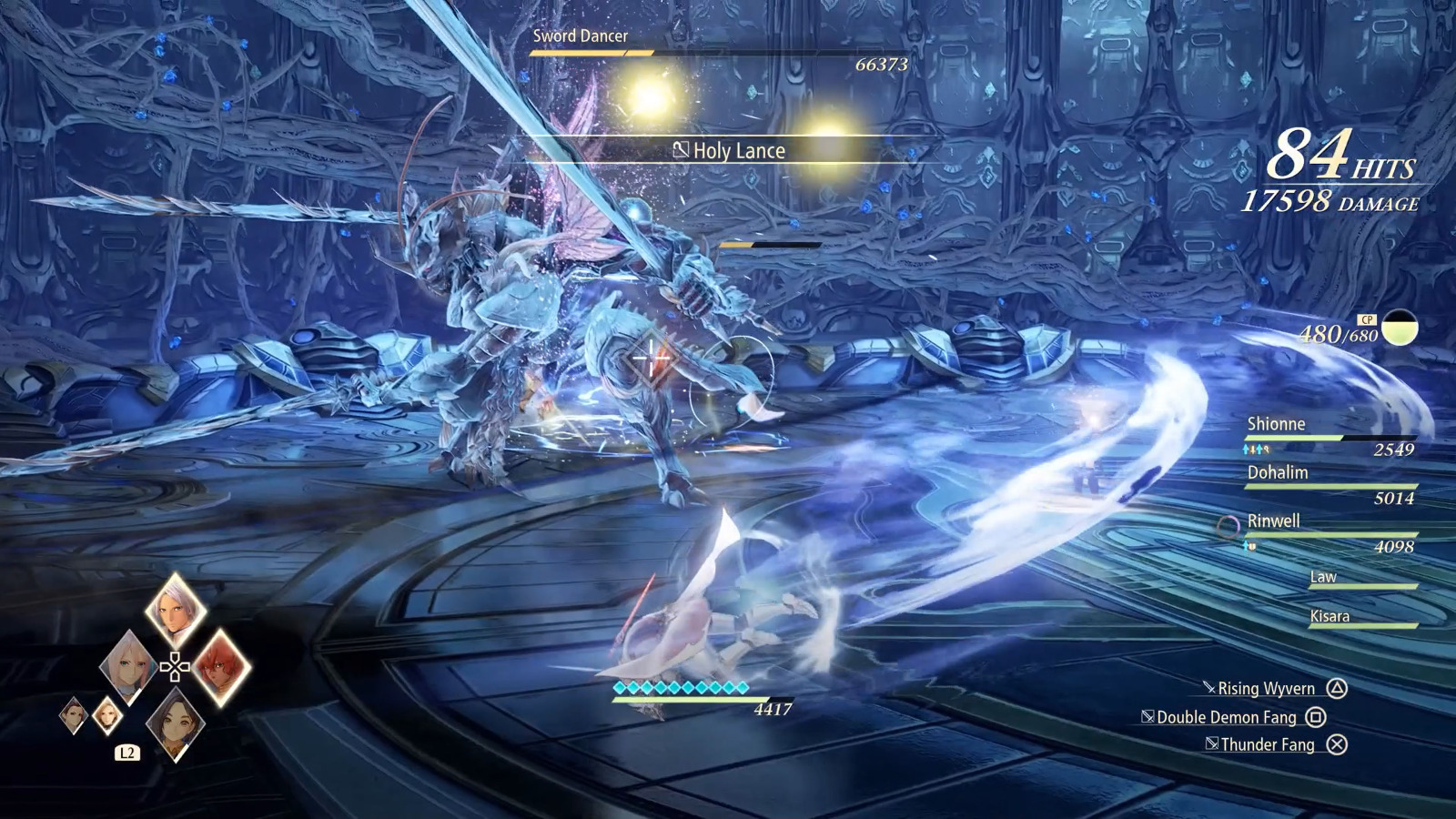
Task: Select the Sword Dancer name plate
Action: click(x=580, y=37)
